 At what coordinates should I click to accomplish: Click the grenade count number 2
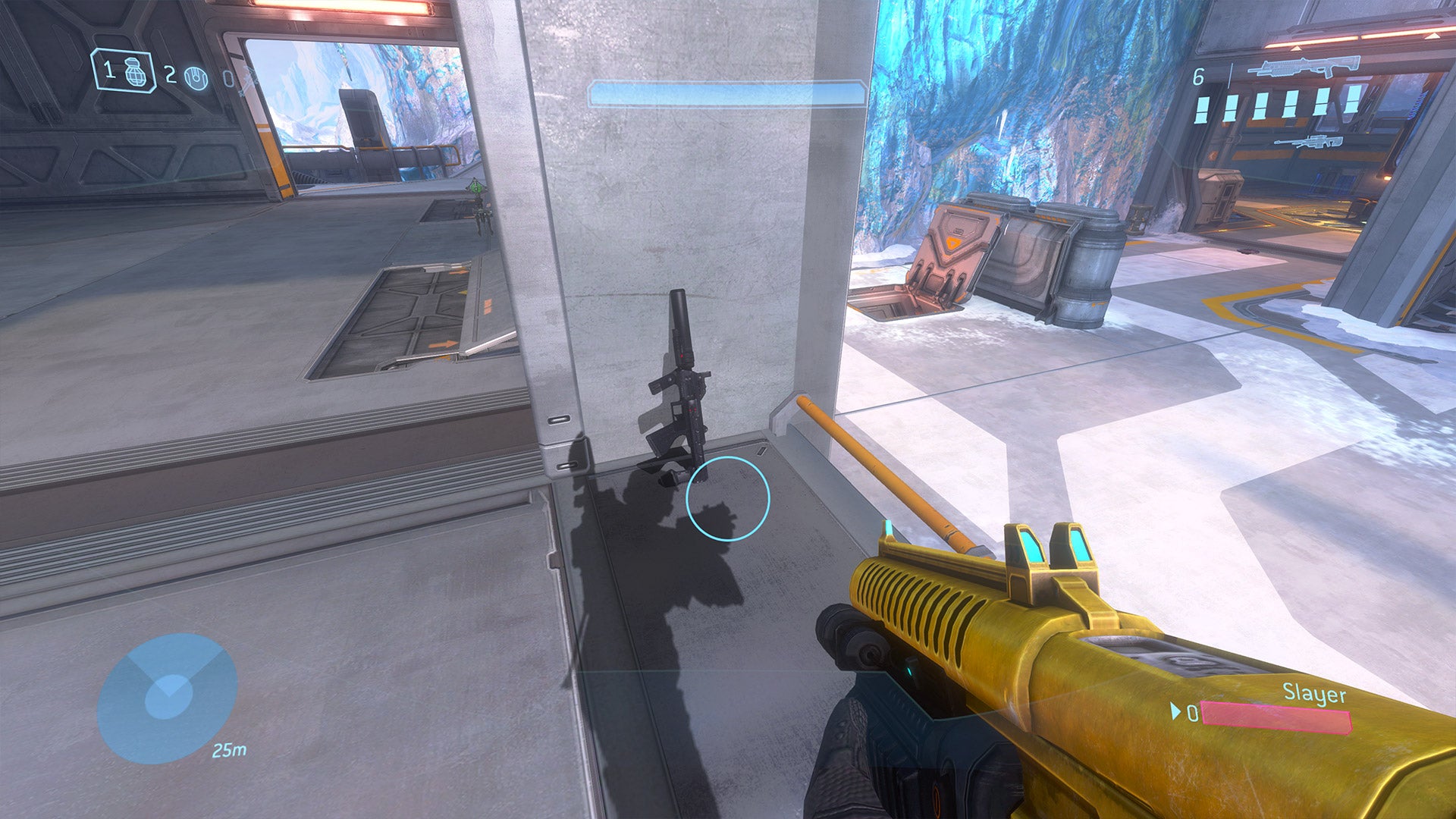(x=170, y=74)
